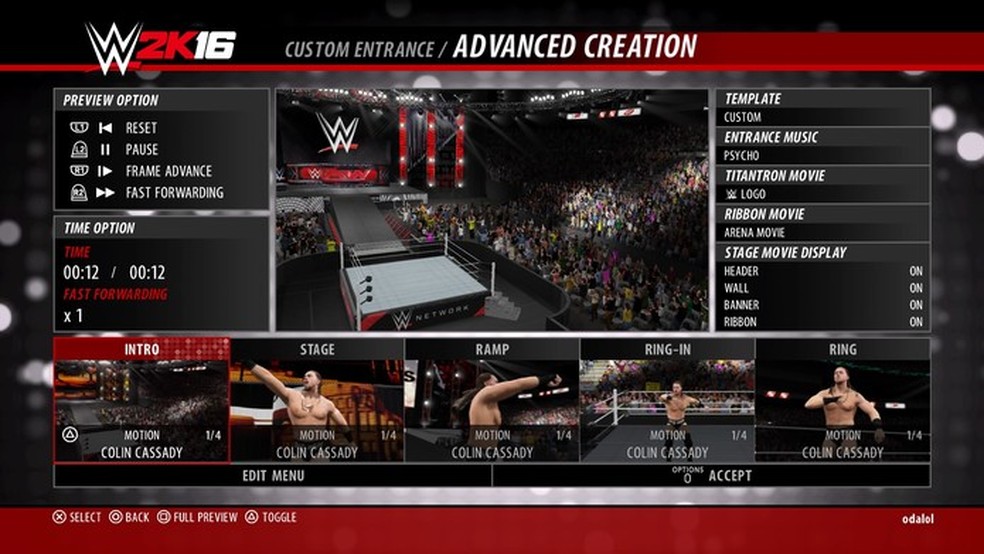The width and height of the screenshot is (984, 554).
Task: Toggle the Wall stage movie display
Action: pos(822,288)
